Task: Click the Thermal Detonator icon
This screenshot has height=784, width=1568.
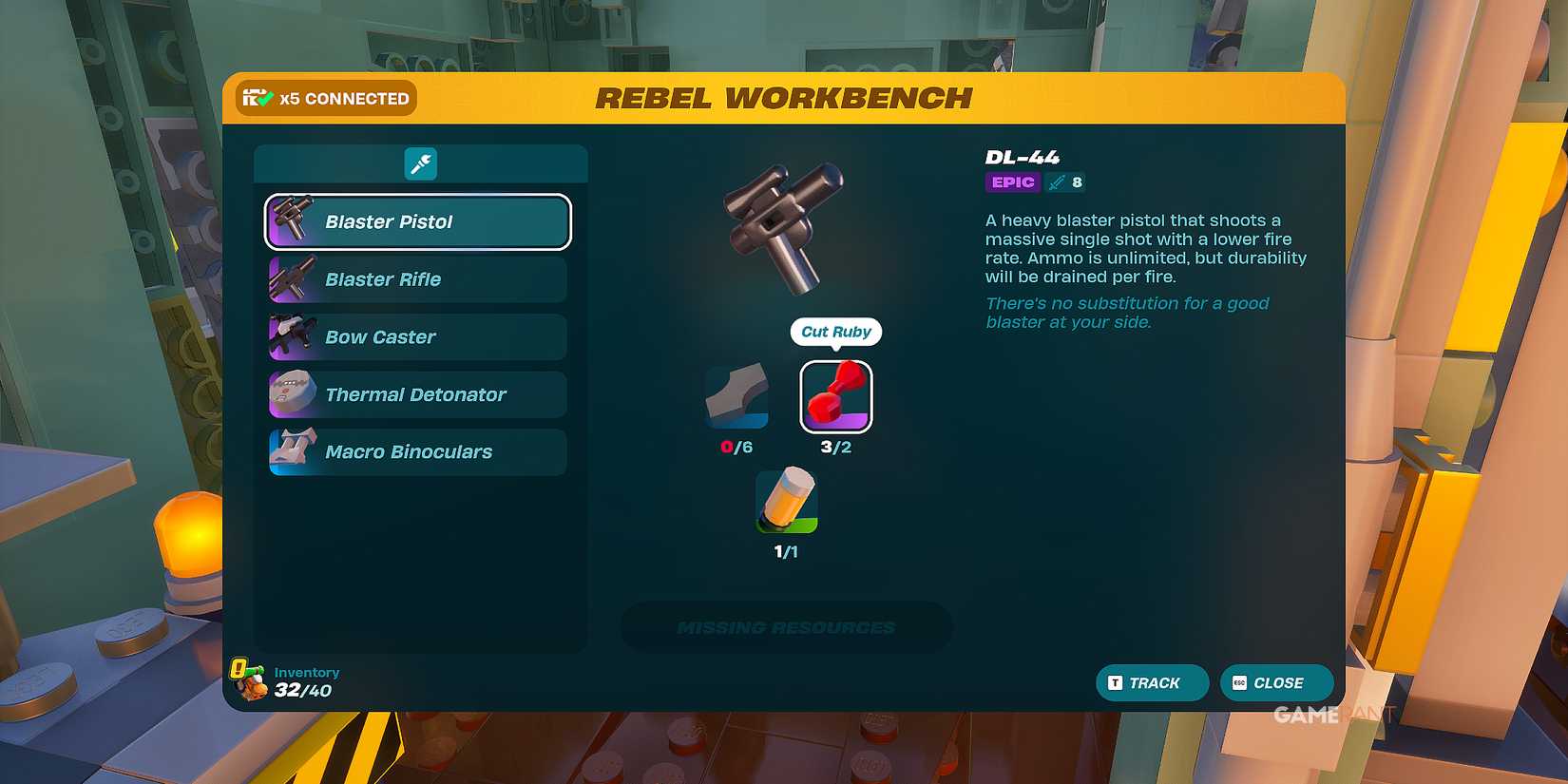Action: coord(292,393)
